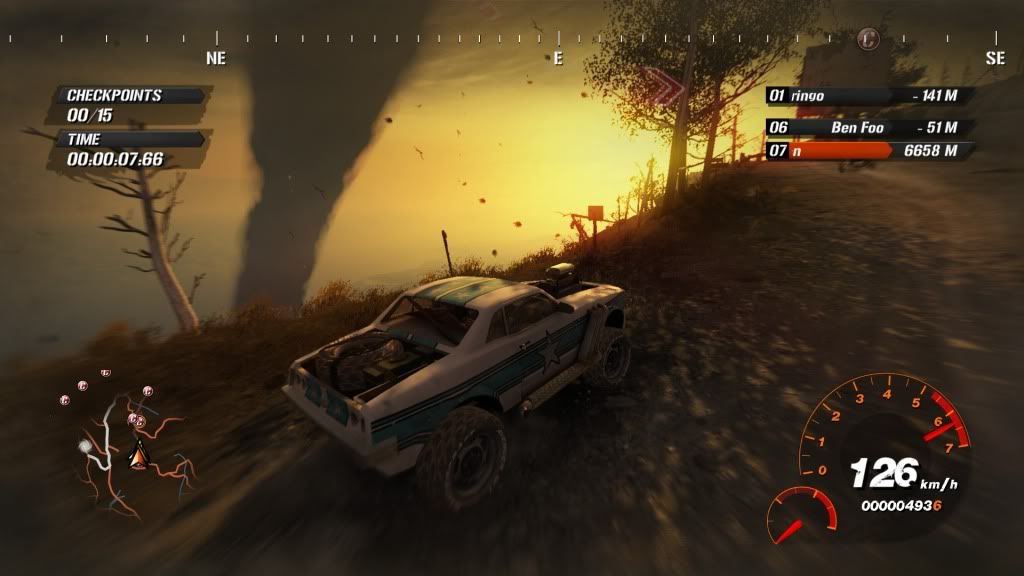
Task: Select the highlighted orange standings row
Action: tap(866, 151)
